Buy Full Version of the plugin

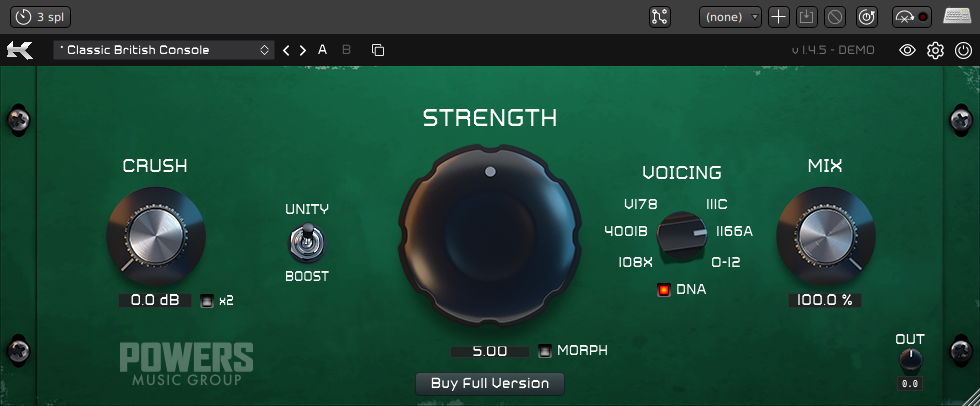coord(490,383)
